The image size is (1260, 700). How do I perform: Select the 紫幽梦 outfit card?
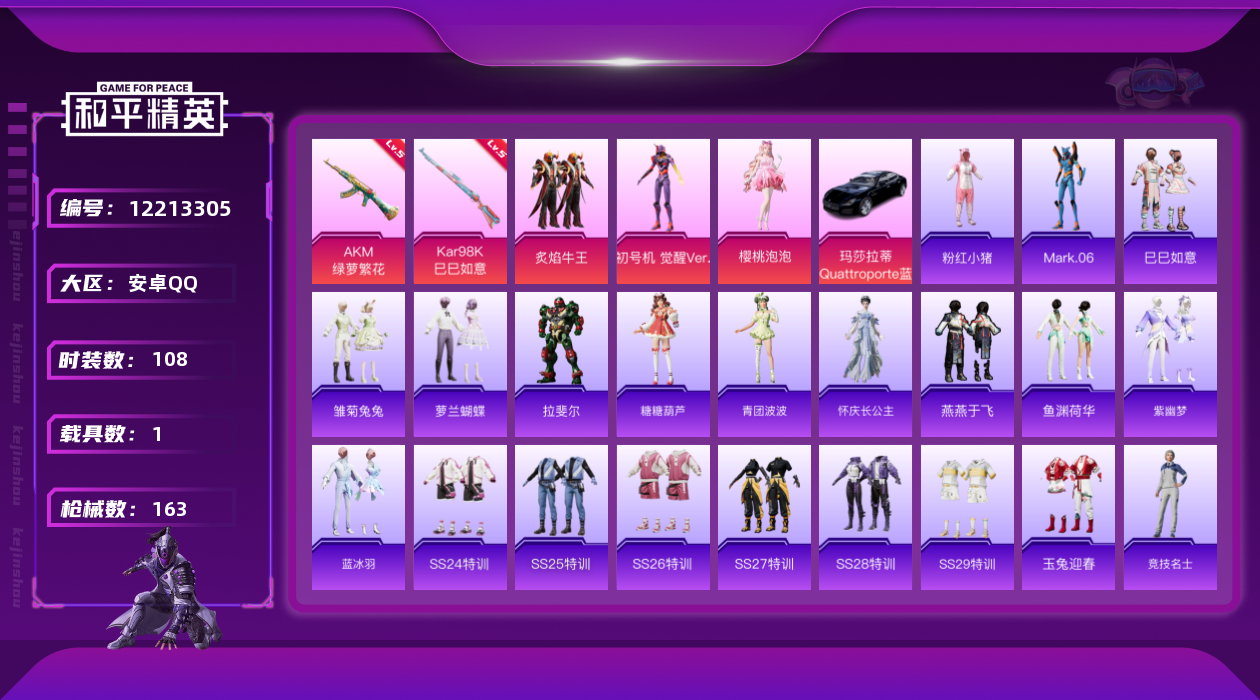1170,364
